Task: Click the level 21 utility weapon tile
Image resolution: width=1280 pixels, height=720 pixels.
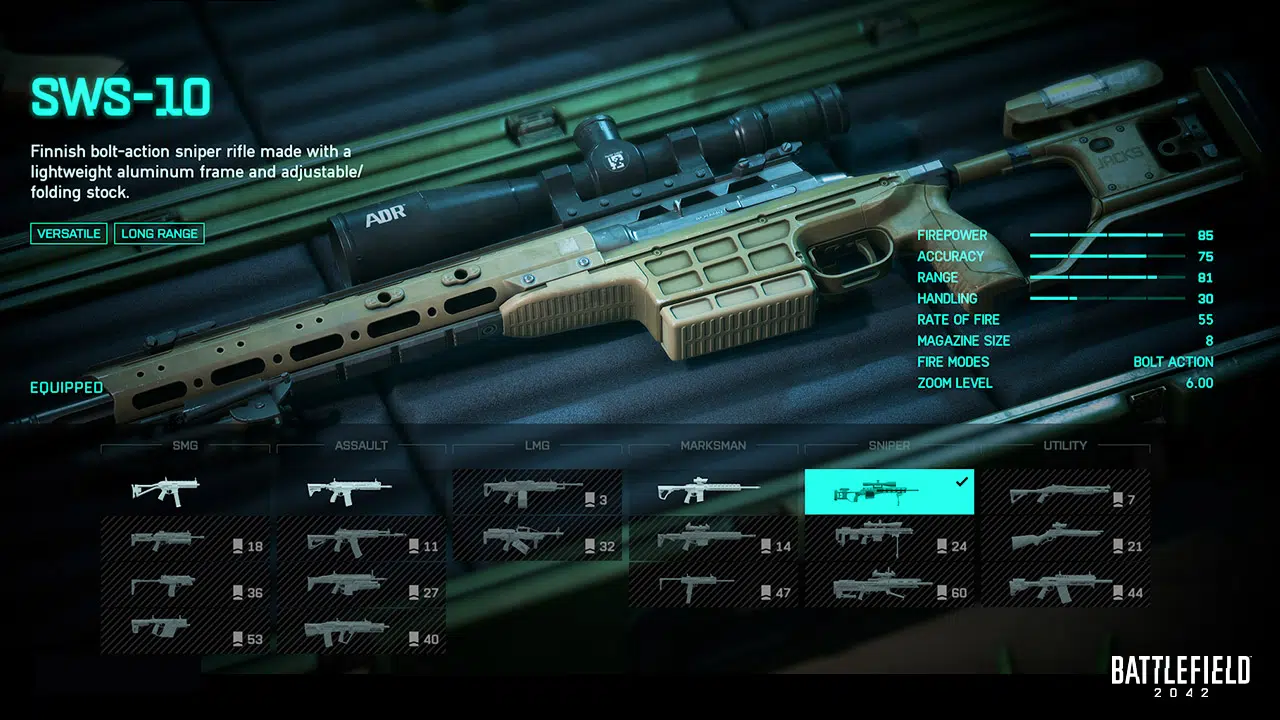Action: pyautogui.click(x=1065, y=540)
